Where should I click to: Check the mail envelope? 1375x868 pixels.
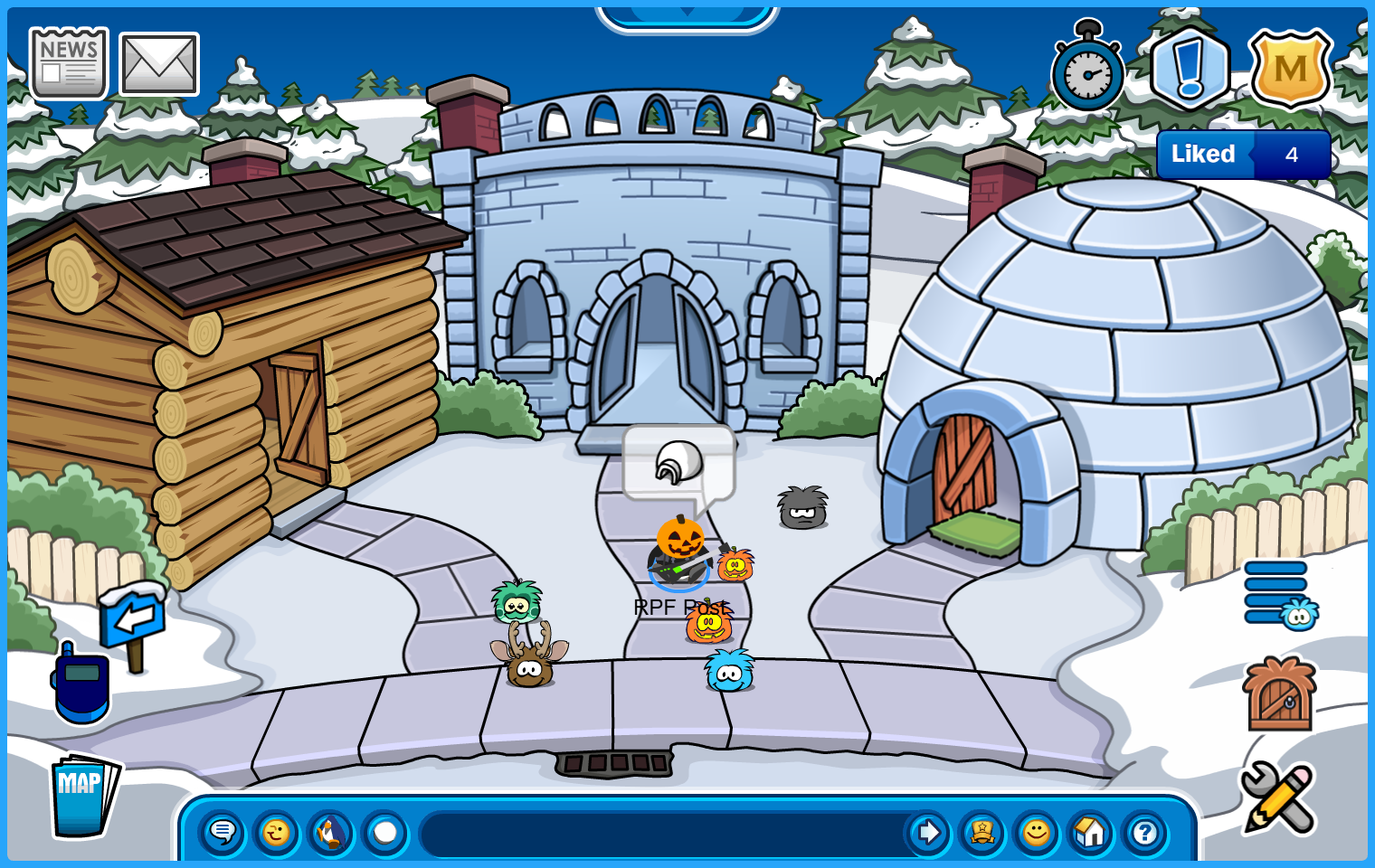(159, 64)
